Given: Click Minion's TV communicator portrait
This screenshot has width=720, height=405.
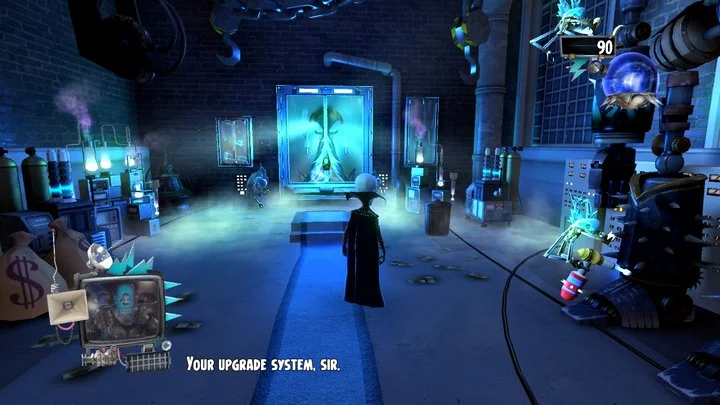Looking at the screenshot, I should (x=120, y=311).
